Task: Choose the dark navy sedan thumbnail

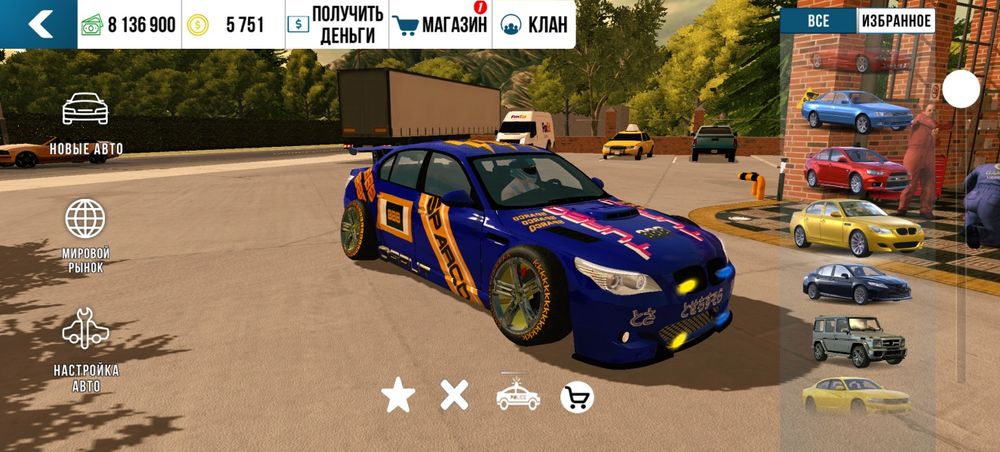Action: tap(856, 284)
